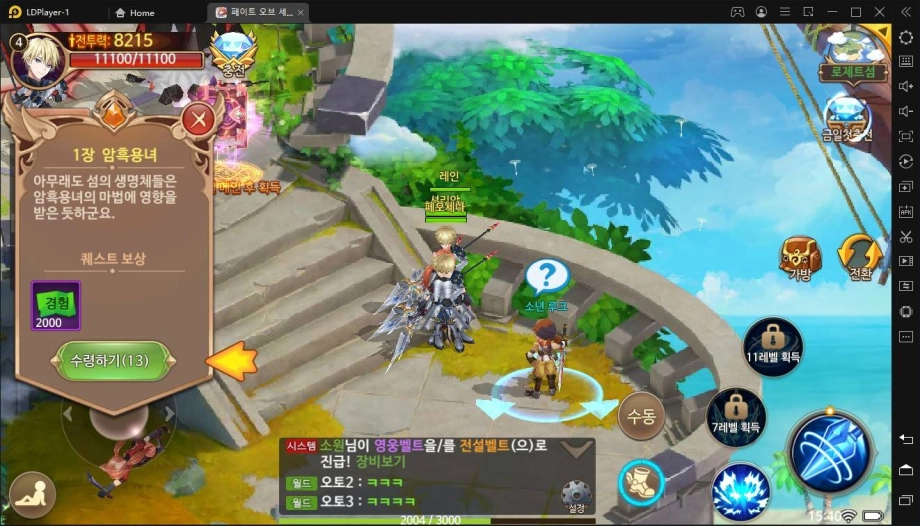The width and height of the screenshot is (920, 526).
Task: Activate the winged boot dash skill
Action: [x=642, y=483]
